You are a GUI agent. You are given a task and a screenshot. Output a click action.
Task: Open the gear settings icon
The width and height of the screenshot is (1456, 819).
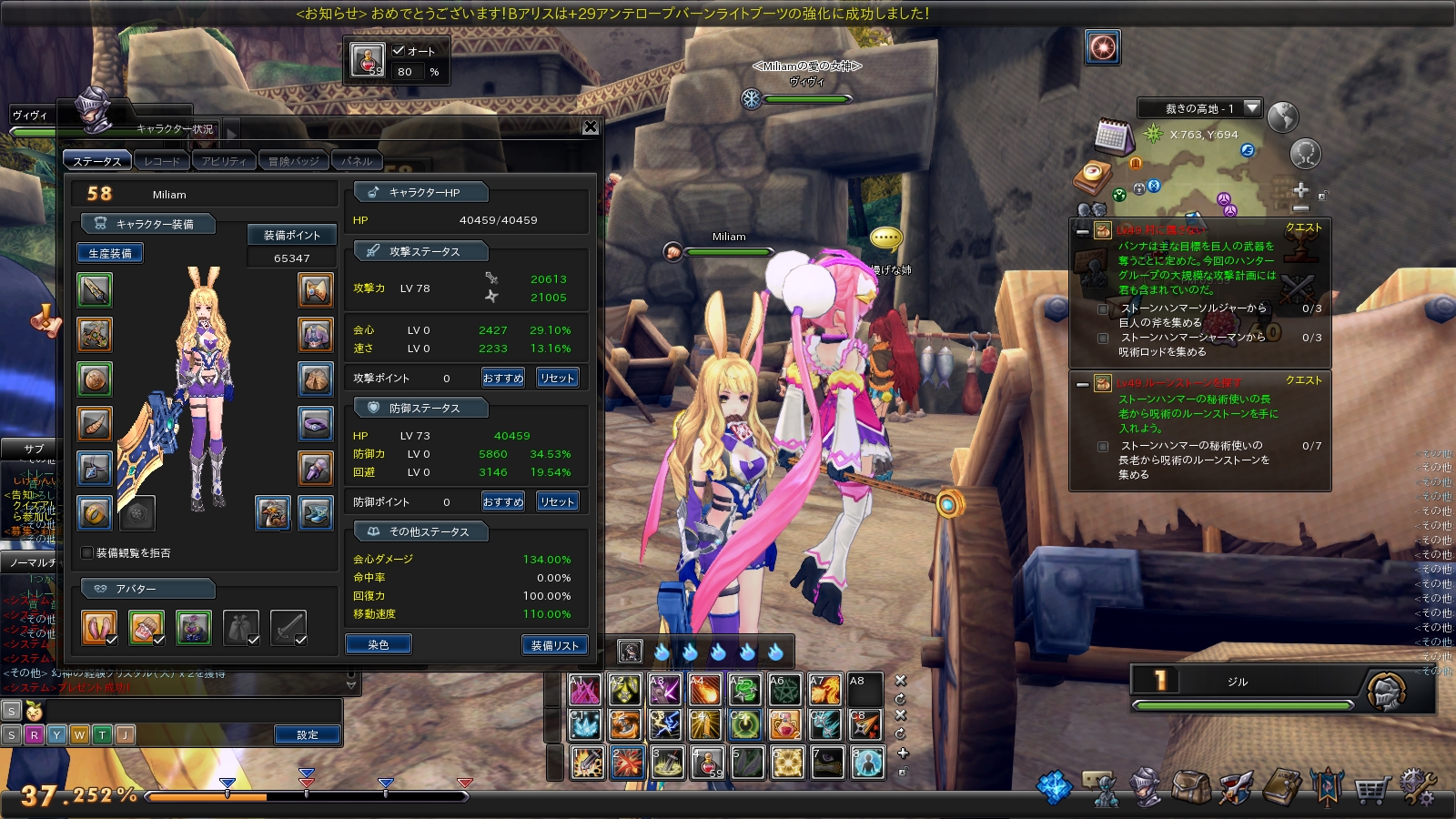pos(1416,788)
